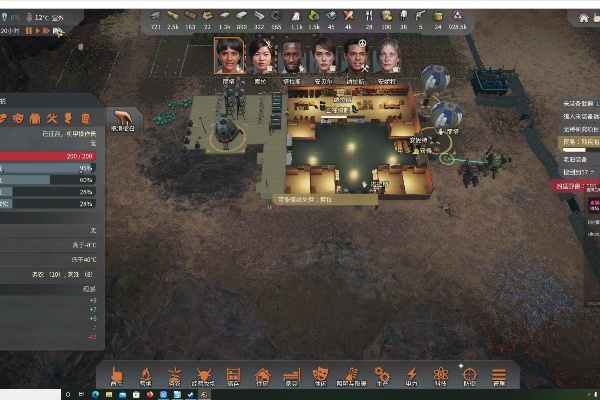
Task: Choose the bed-icon furniture category
Action: (x=292, y=374)
